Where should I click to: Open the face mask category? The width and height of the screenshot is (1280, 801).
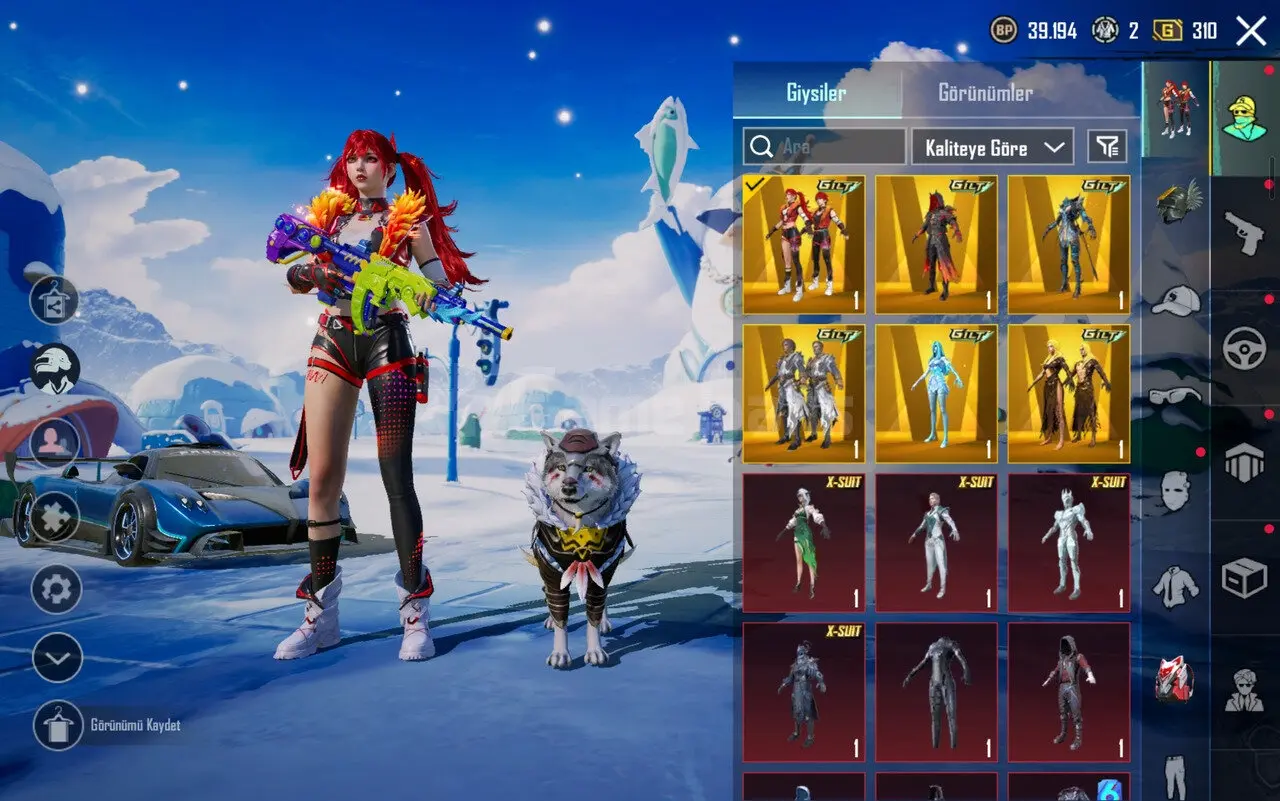(x=1176, y=490)
